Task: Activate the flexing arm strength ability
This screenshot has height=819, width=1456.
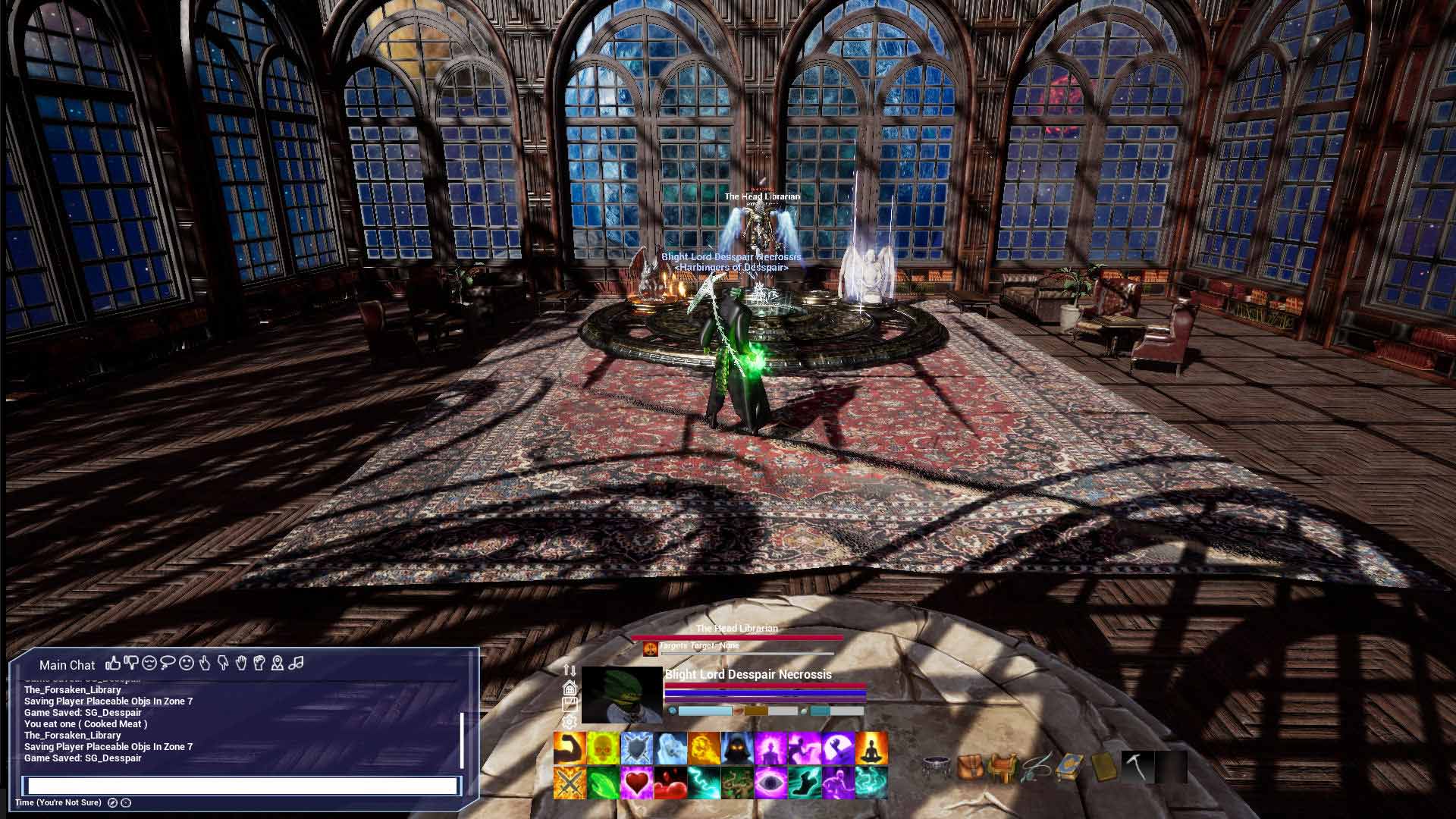Action: [x=570, y=748]
